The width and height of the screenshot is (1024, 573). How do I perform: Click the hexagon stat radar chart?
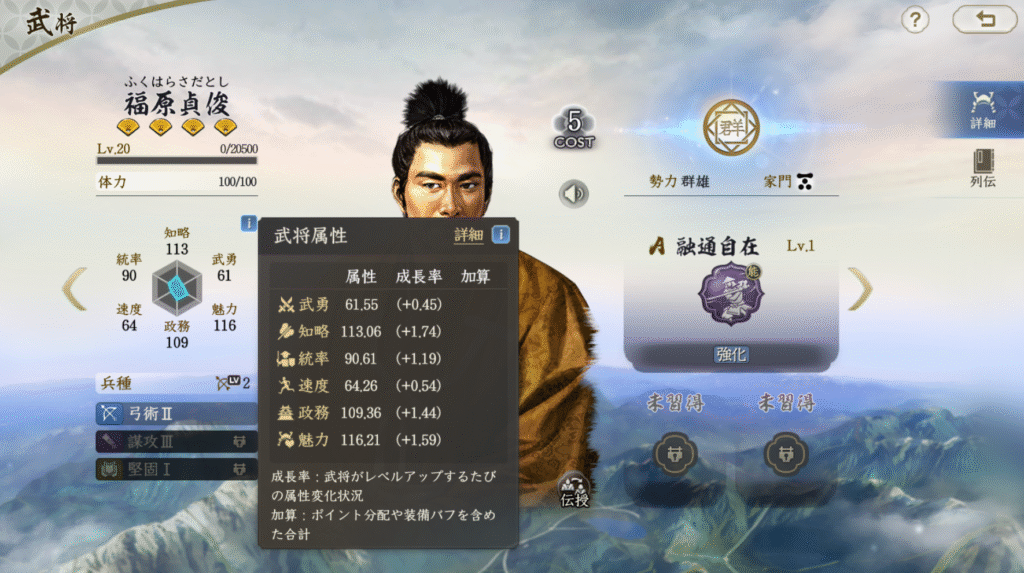click(177, 288)
